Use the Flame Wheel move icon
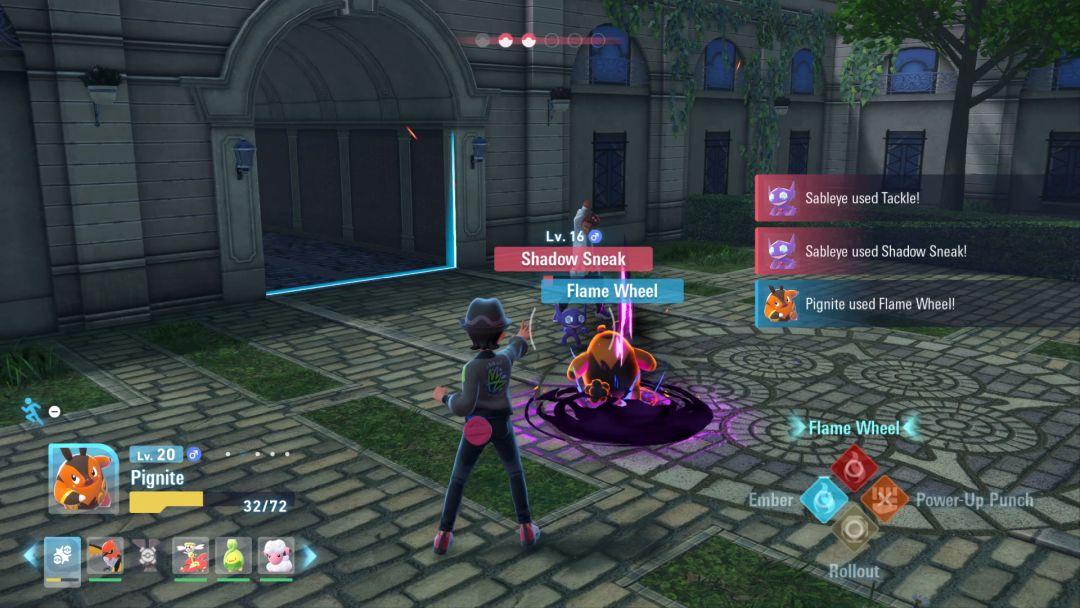The height and width of the screenshot is (608, 1080). [854, 466]
